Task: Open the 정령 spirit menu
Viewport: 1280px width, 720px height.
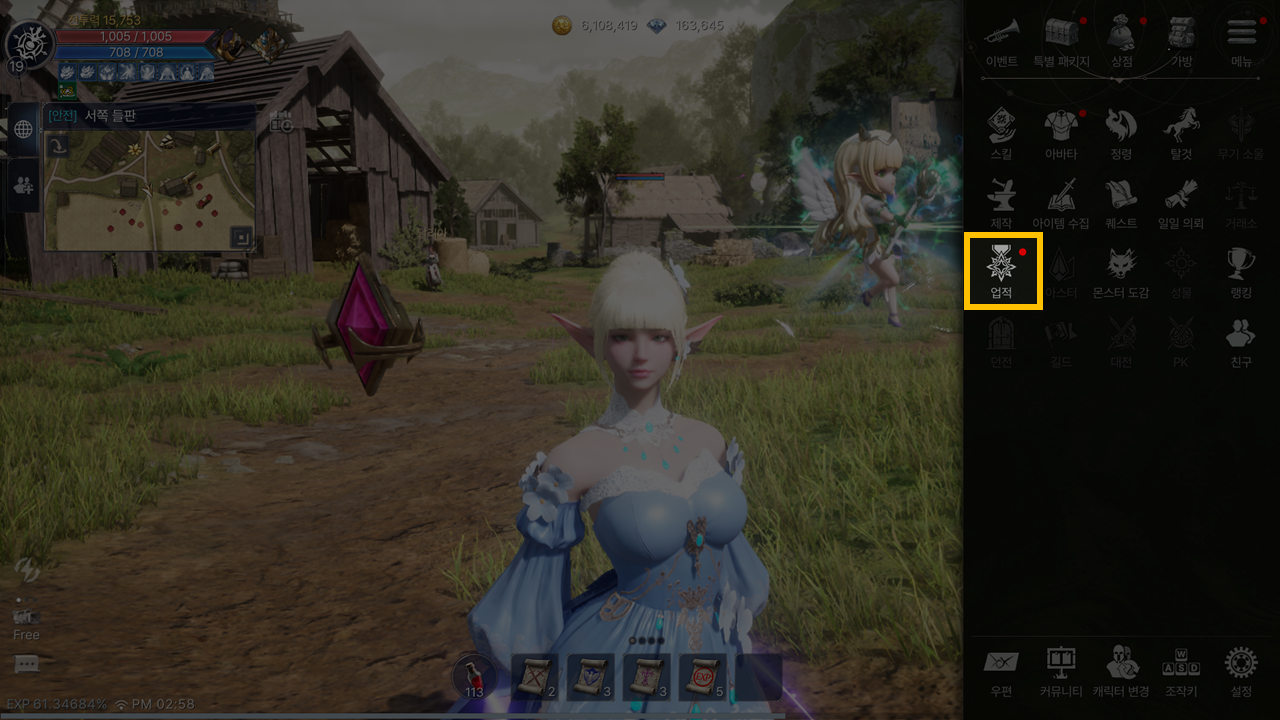Action: tap(1121, 132)
